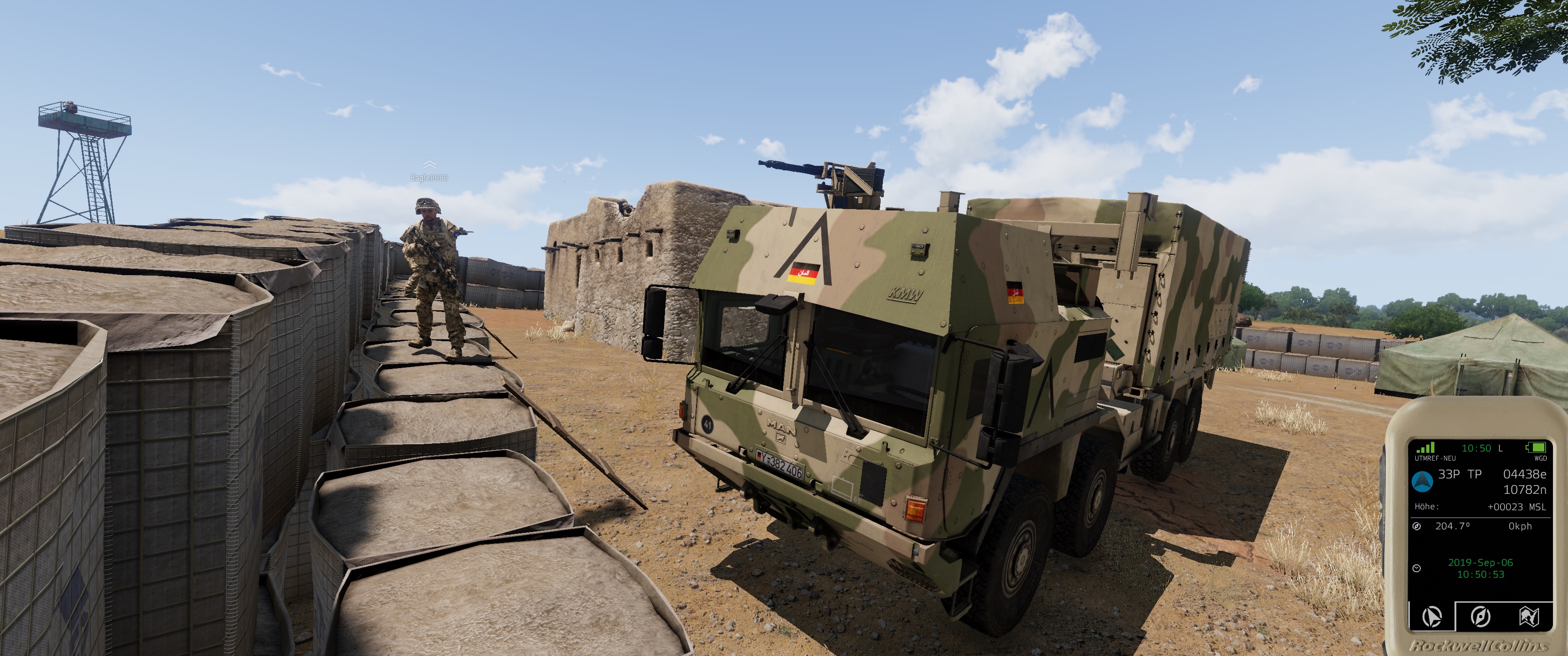The image size is (1568, 656).
Task: Show the map tab on the microDAGR
Action: (1528, 616)
